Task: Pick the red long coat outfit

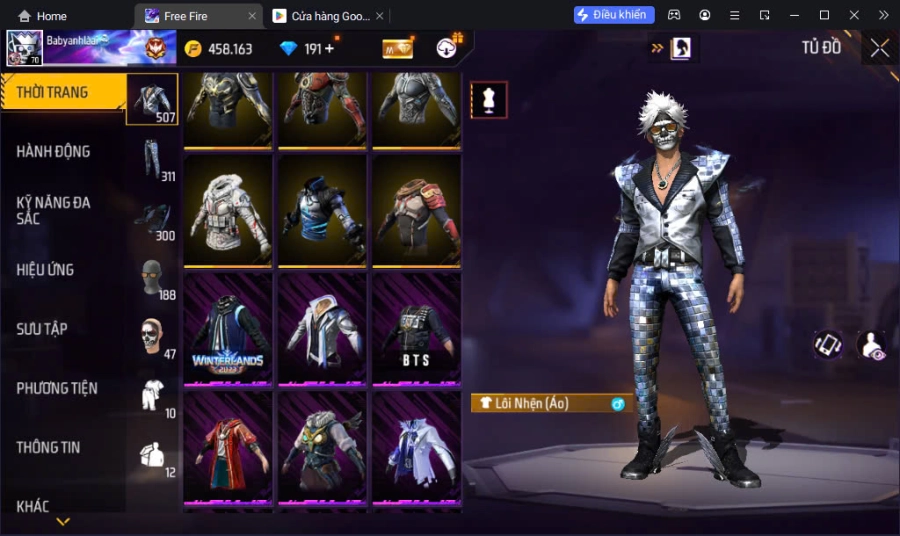Action: pyautogui.click(x=228, y=446)
